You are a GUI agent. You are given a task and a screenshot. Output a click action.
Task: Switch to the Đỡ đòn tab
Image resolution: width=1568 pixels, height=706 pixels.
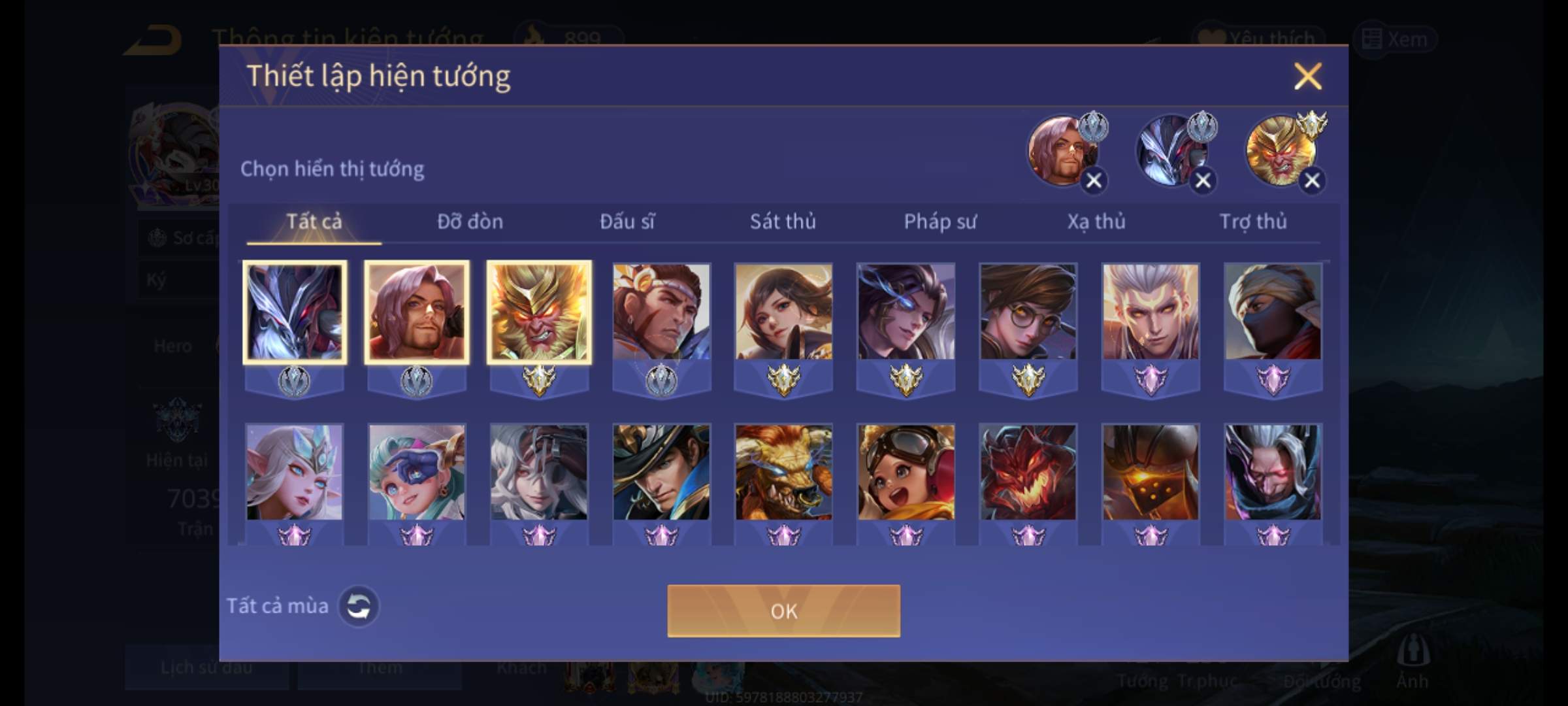(x=470, y=222)
